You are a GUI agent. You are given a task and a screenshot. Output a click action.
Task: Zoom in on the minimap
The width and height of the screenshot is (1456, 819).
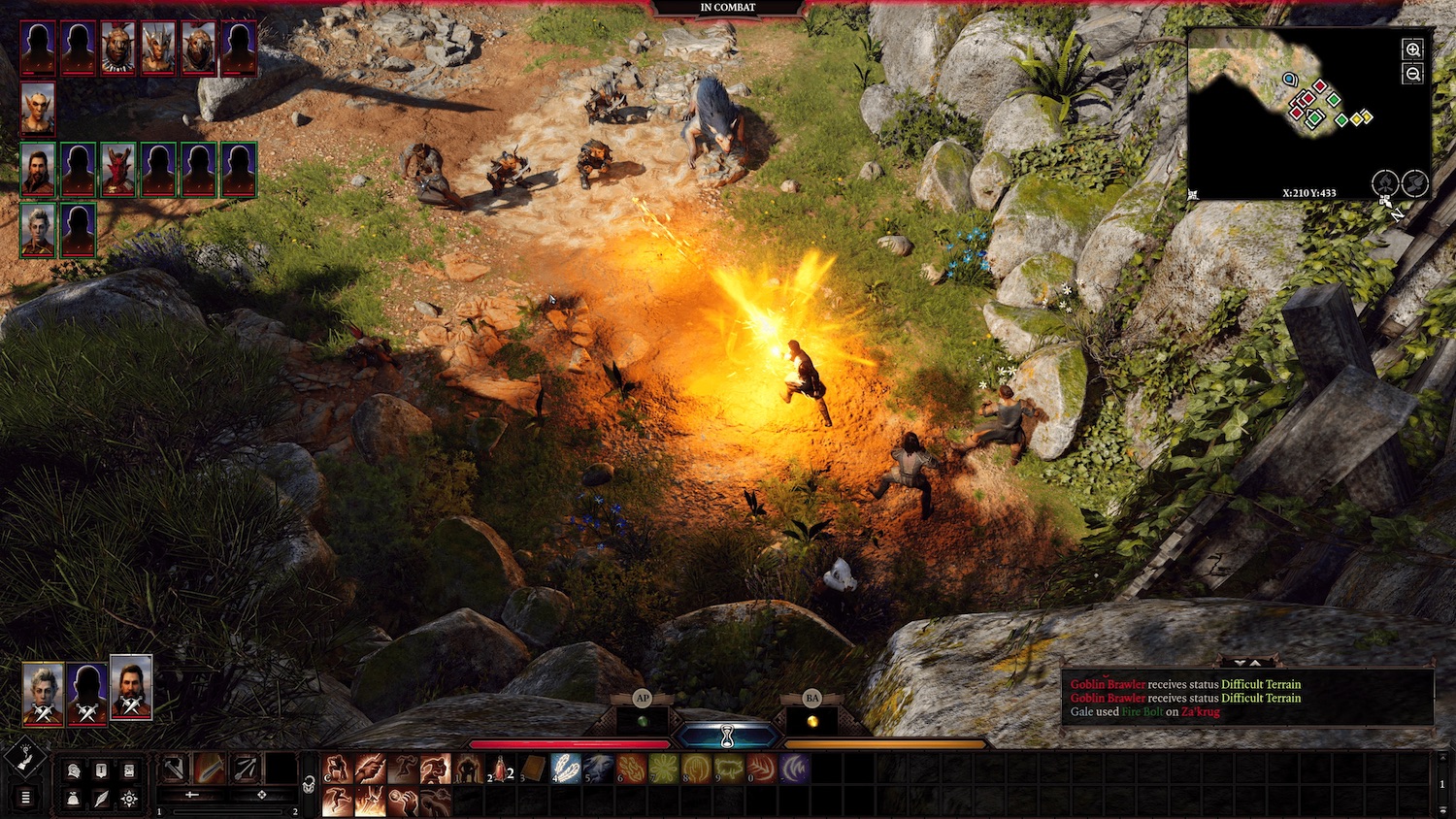[1412, 49]
